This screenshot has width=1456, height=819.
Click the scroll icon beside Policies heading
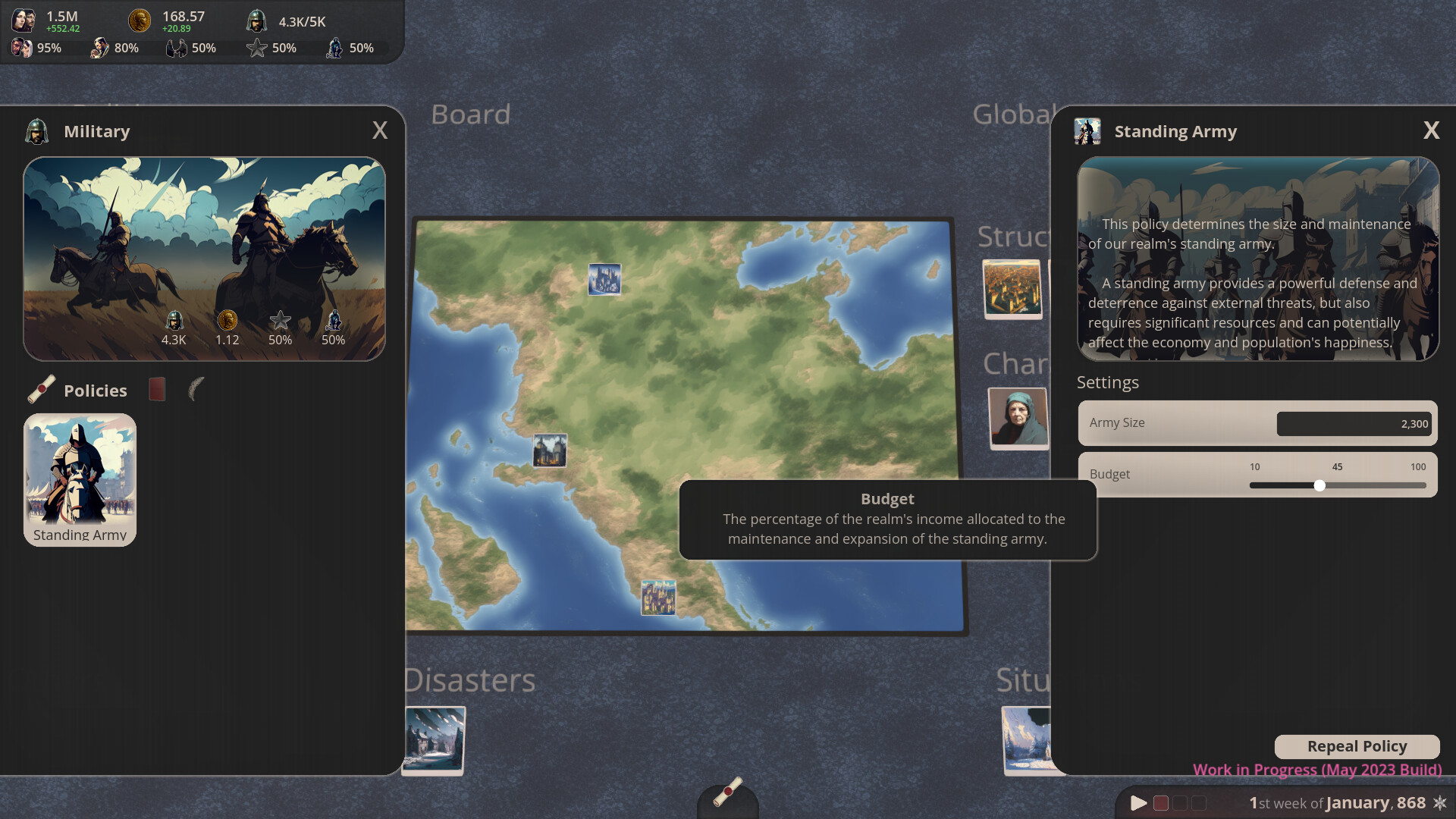[42, 388]
